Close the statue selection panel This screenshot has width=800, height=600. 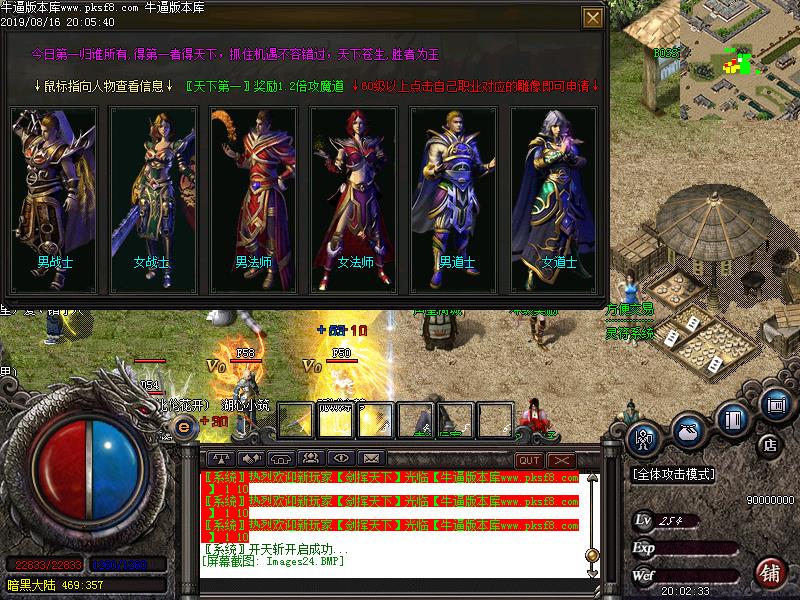(x=593, y=18)
